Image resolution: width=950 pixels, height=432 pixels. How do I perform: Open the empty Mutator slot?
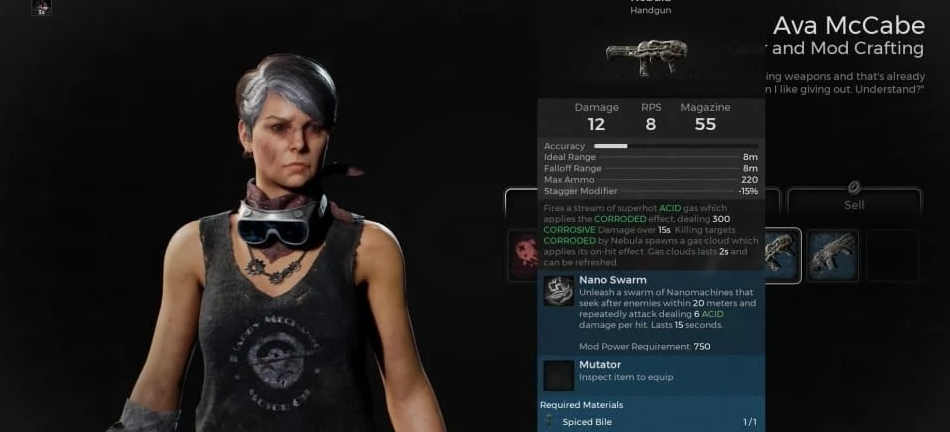point(558,375)
